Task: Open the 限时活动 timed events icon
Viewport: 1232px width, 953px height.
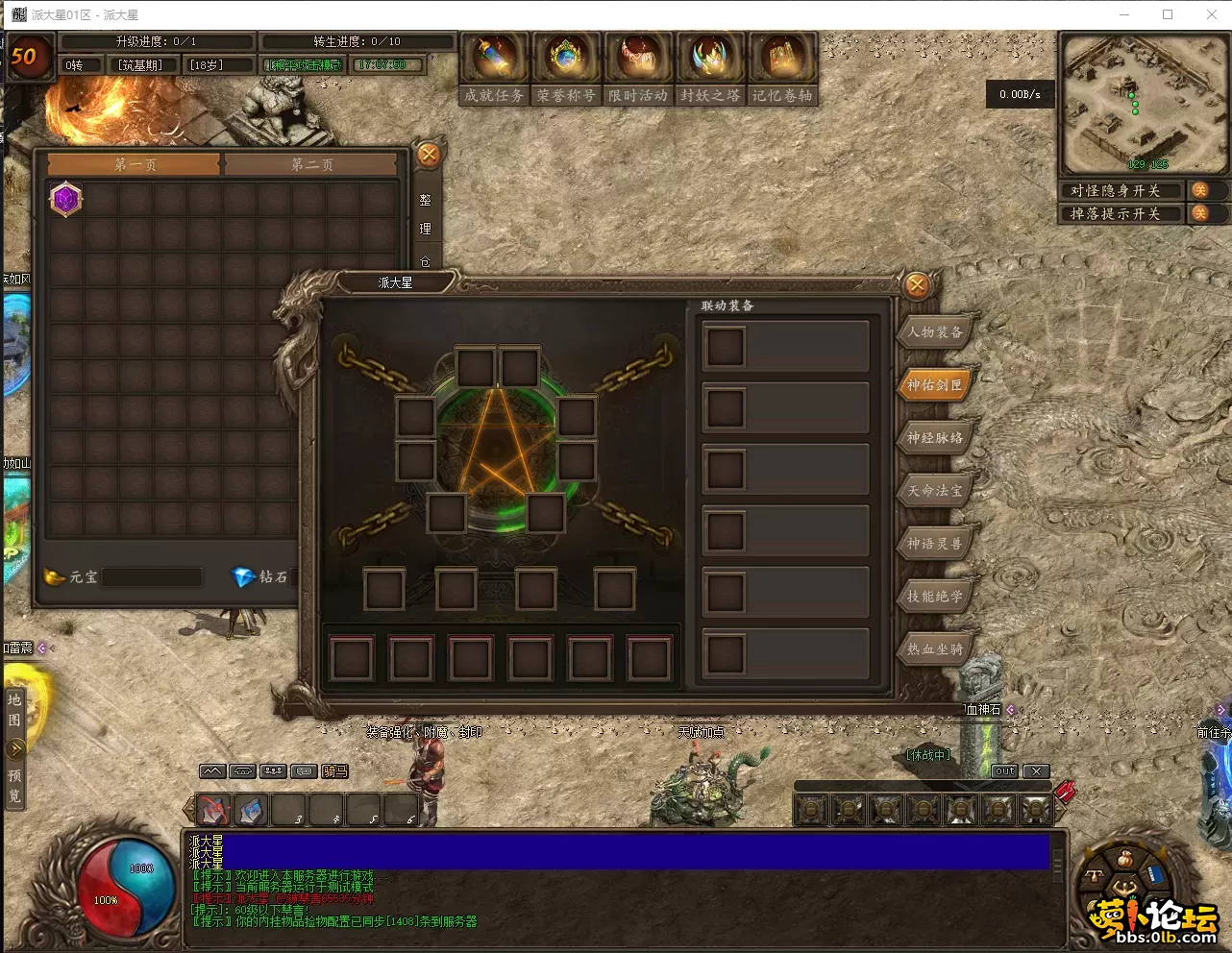Action: 638,60
